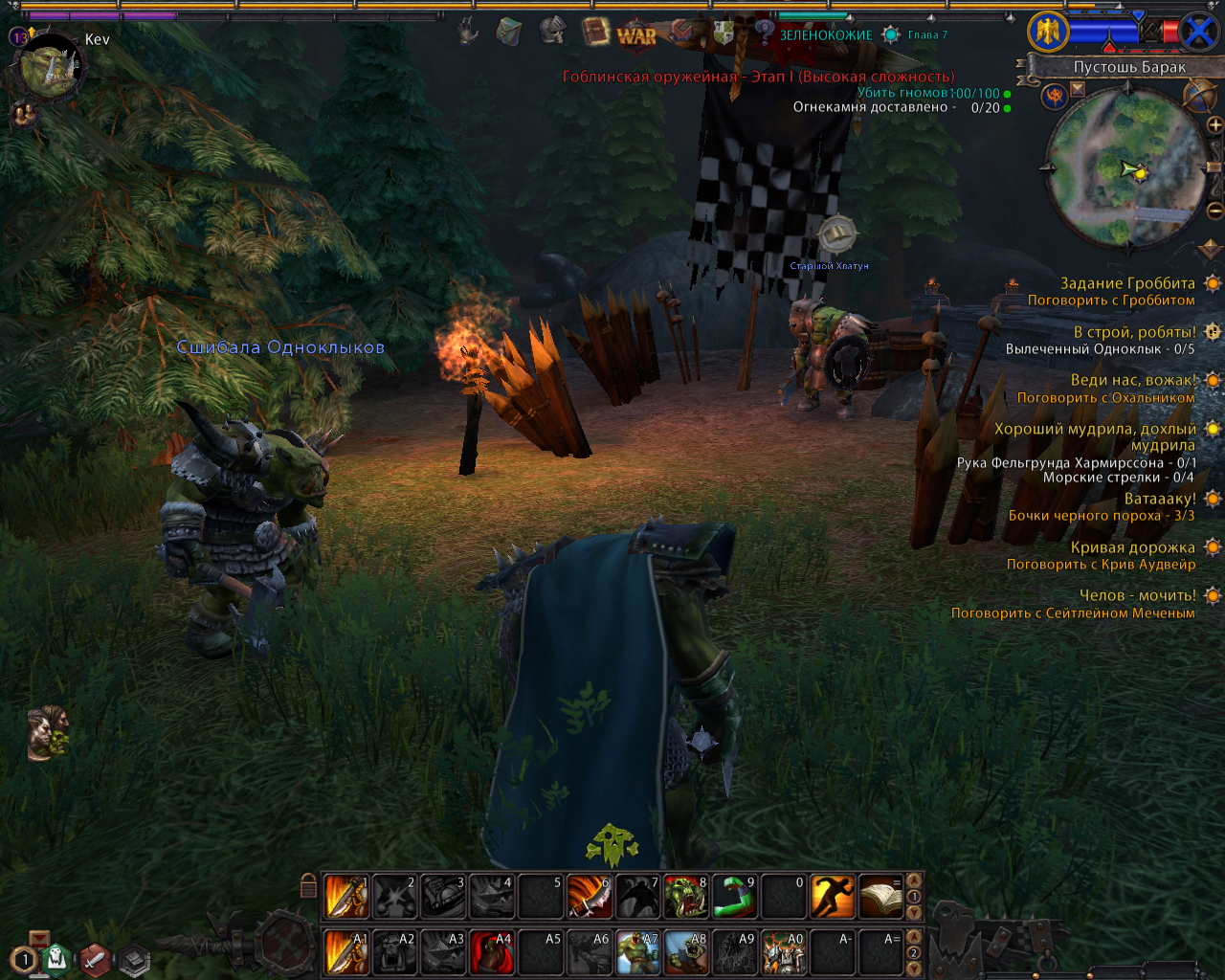Activate the flaming sword ability in slot 1
This screenshot has width=1225, height=980.
pos(346,897)
